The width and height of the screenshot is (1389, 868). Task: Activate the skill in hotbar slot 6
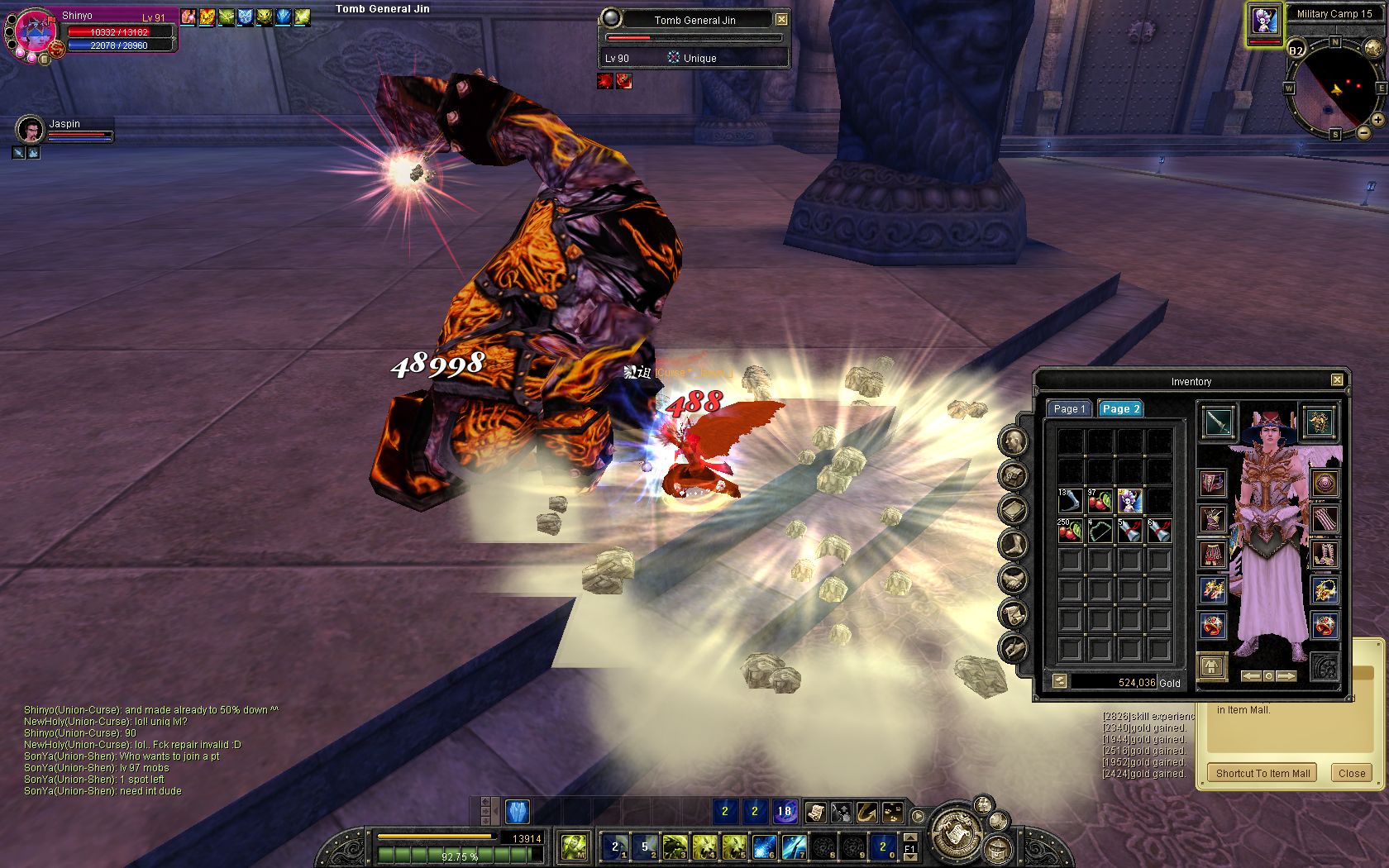[x=764, y=846]
